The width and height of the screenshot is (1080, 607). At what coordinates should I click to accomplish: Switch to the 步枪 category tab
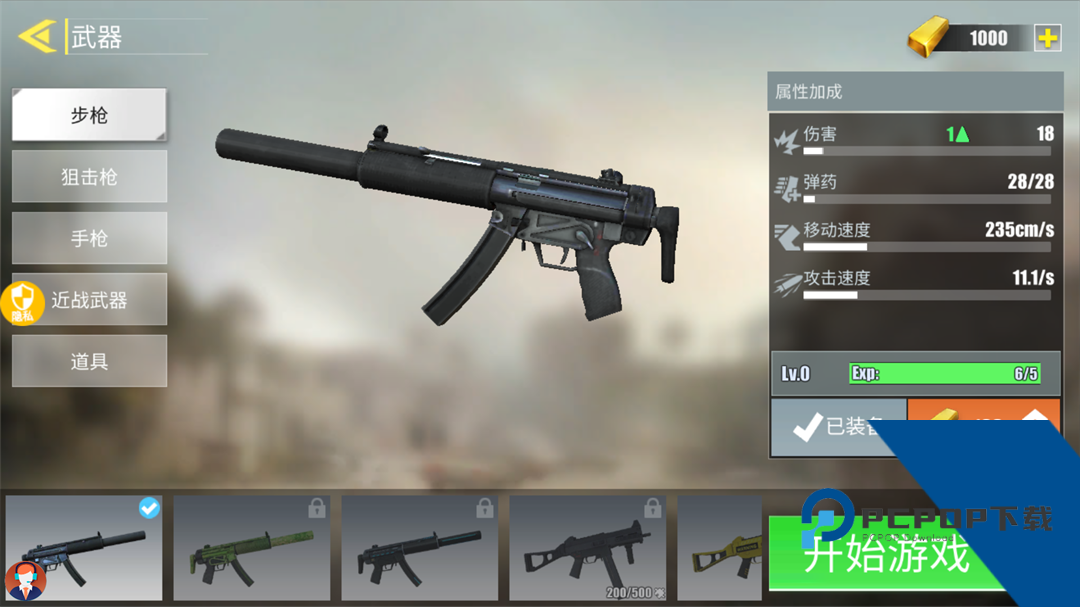(89, 115)
